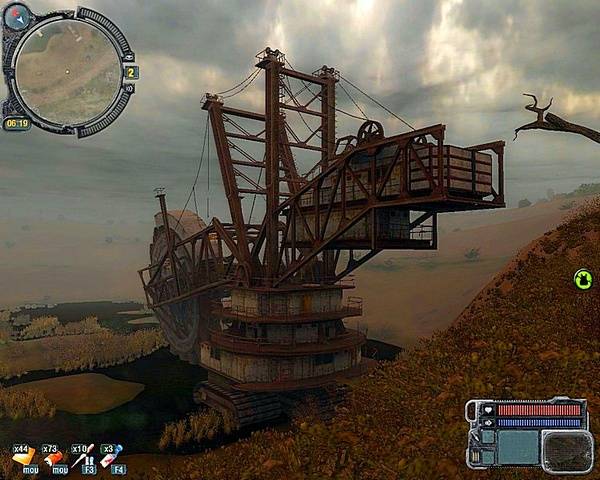This screenshot has height=480, width=600.
Task: Use the x73 bandage quick slot
Action: [x=54, y=458]
